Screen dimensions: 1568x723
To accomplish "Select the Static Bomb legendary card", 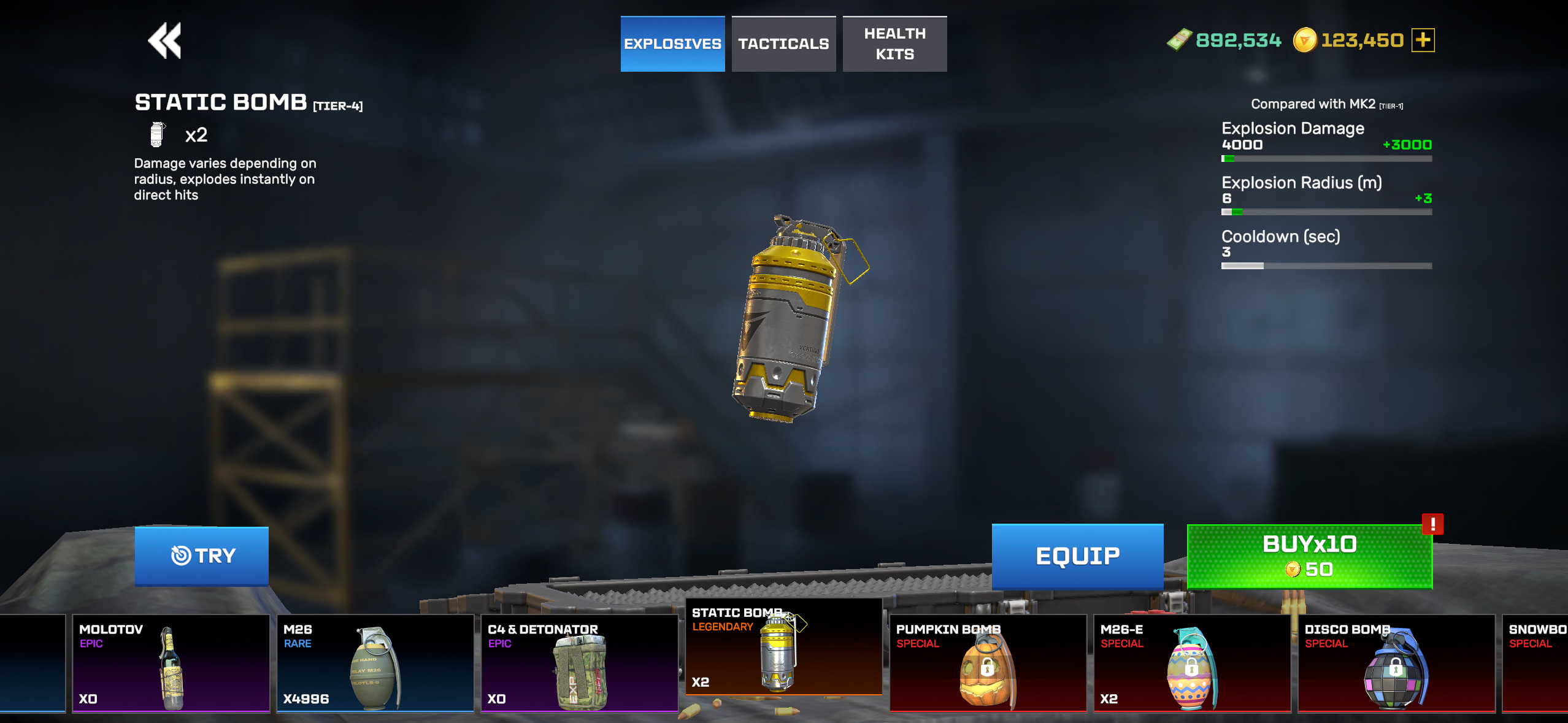I will click(x=783, y=647).
